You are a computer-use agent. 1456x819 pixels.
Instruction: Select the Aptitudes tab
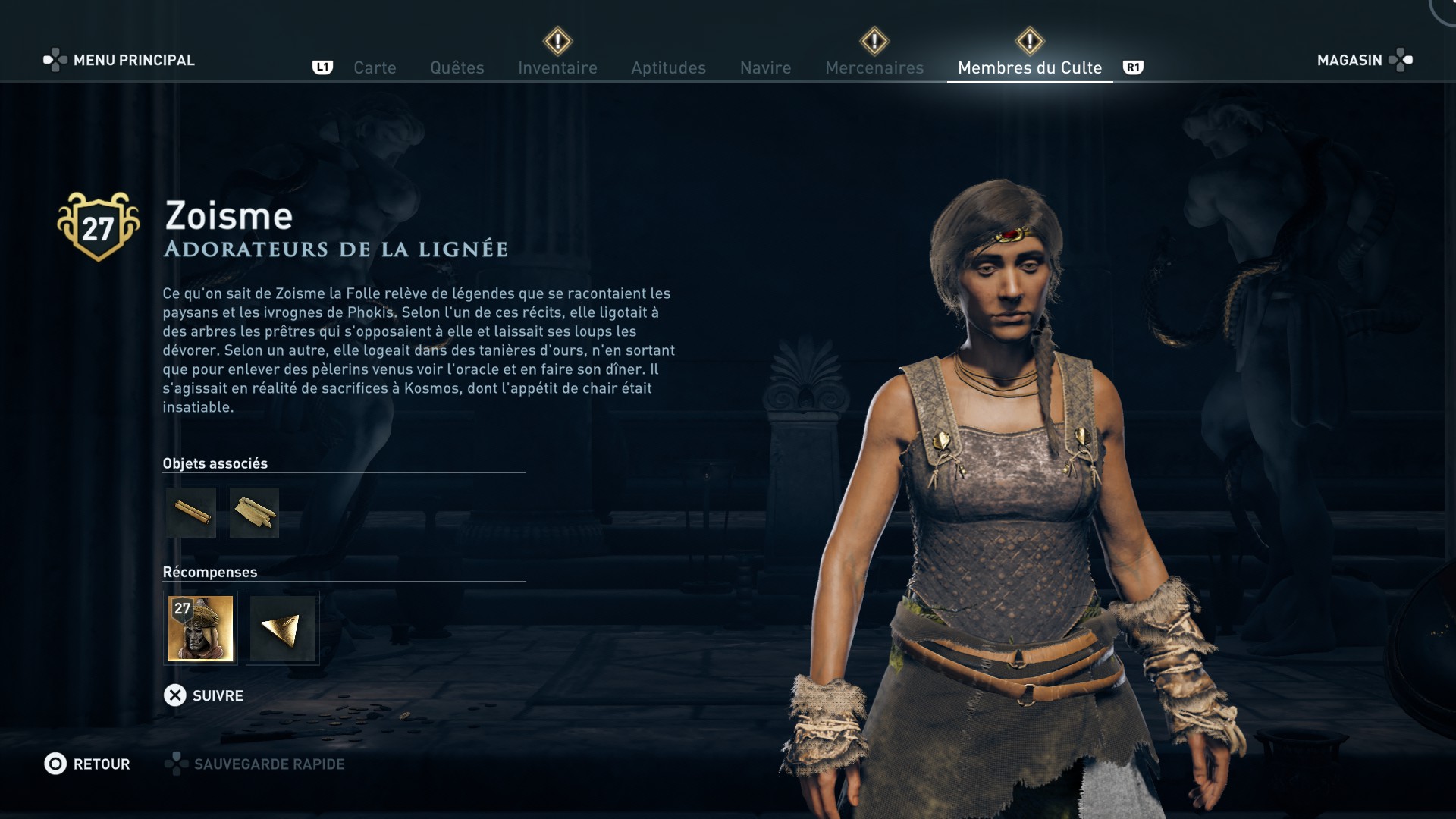click(x=668, y=67)
